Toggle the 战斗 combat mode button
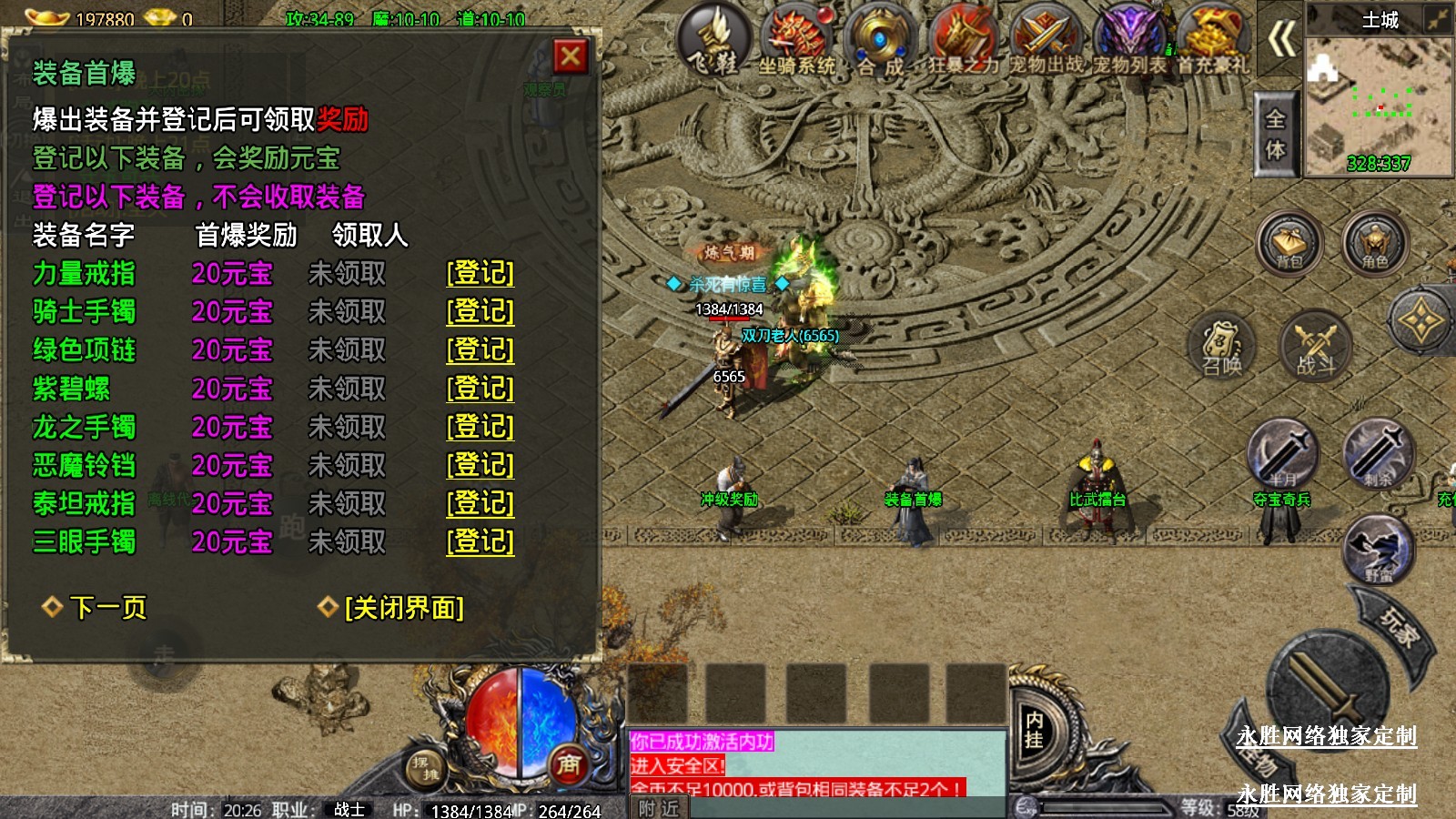The height and width of the screenshot is (819, 1456). coord(1315,347)
